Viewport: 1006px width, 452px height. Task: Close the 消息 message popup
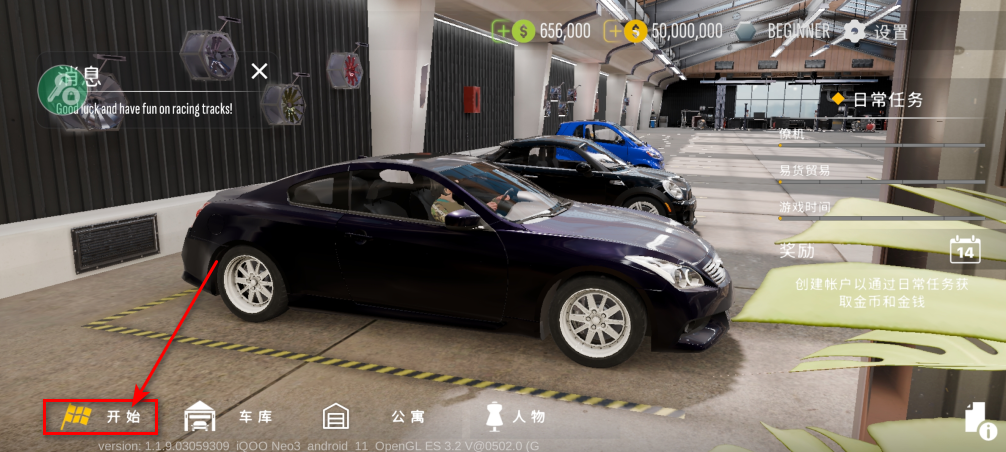(x=259, y=71)
